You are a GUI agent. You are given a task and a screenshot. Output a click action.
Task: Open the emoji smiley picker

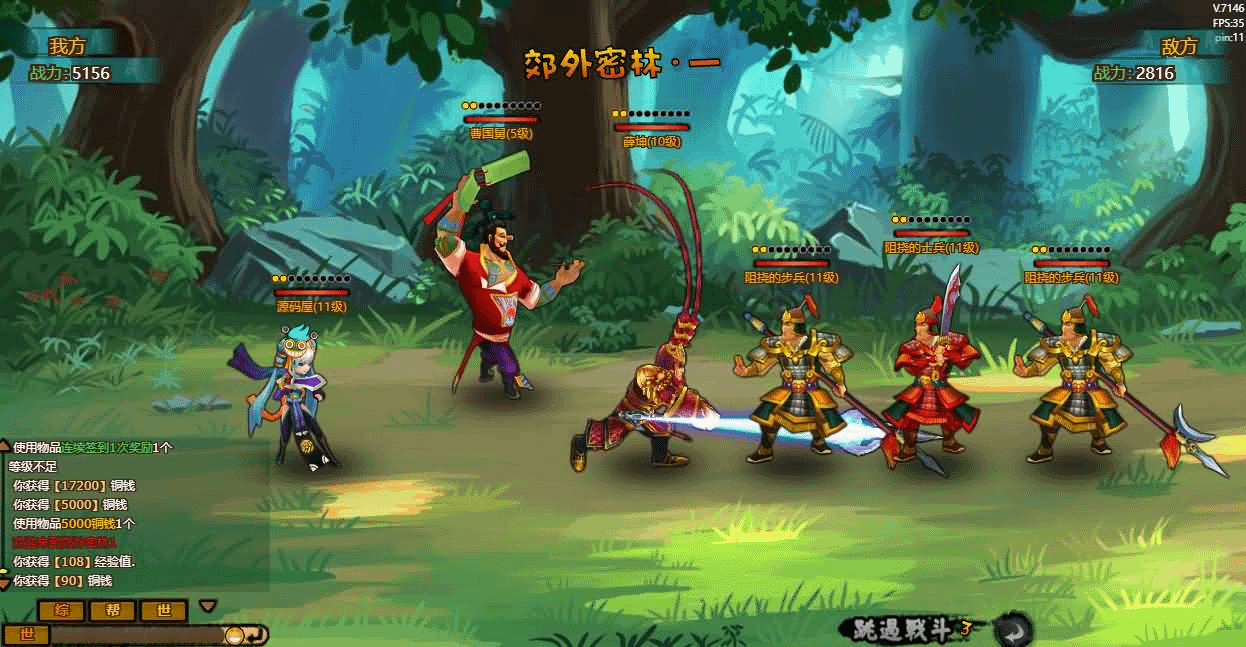click(x=233, y=635)
